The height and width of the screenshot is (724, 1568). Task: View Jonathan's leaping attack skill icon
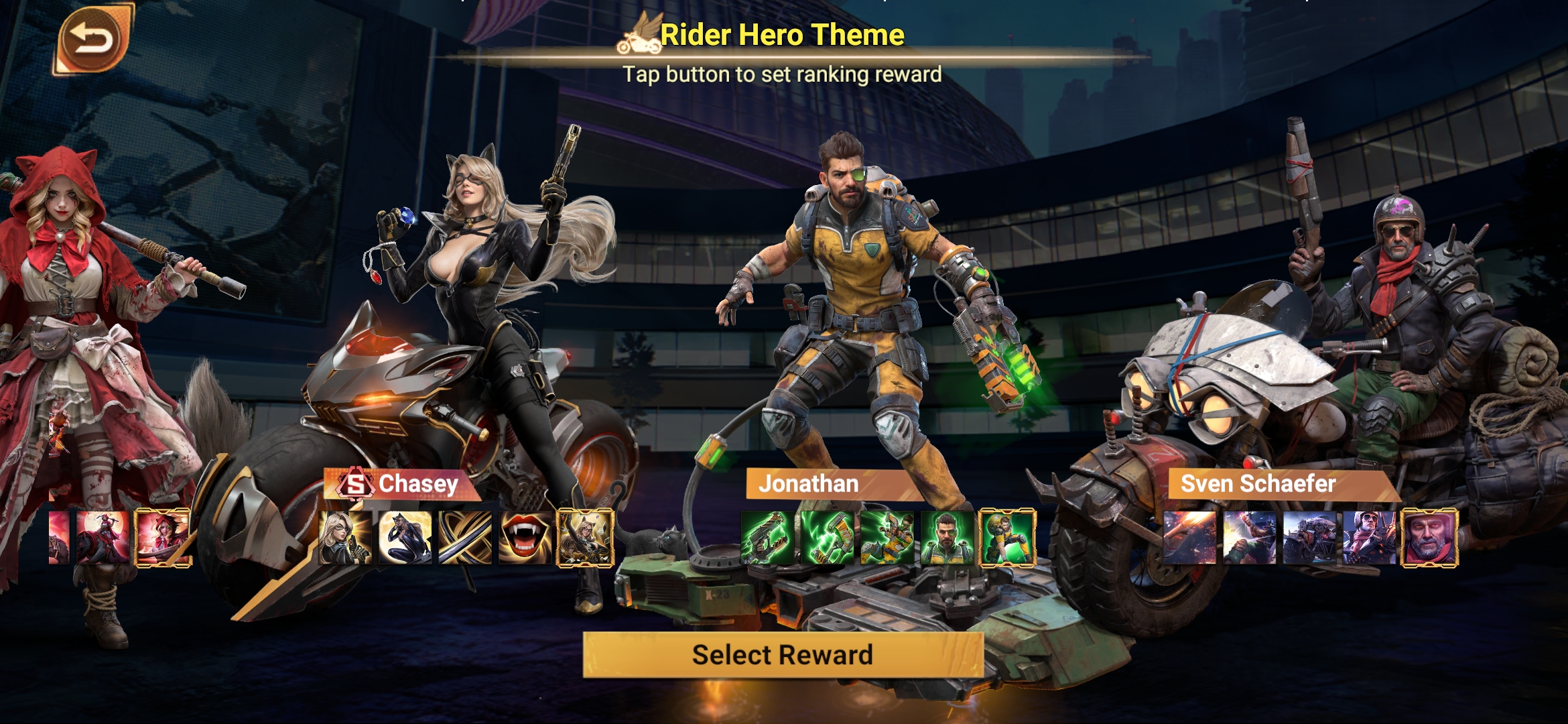pyautogui.click(x=887, y=538)
